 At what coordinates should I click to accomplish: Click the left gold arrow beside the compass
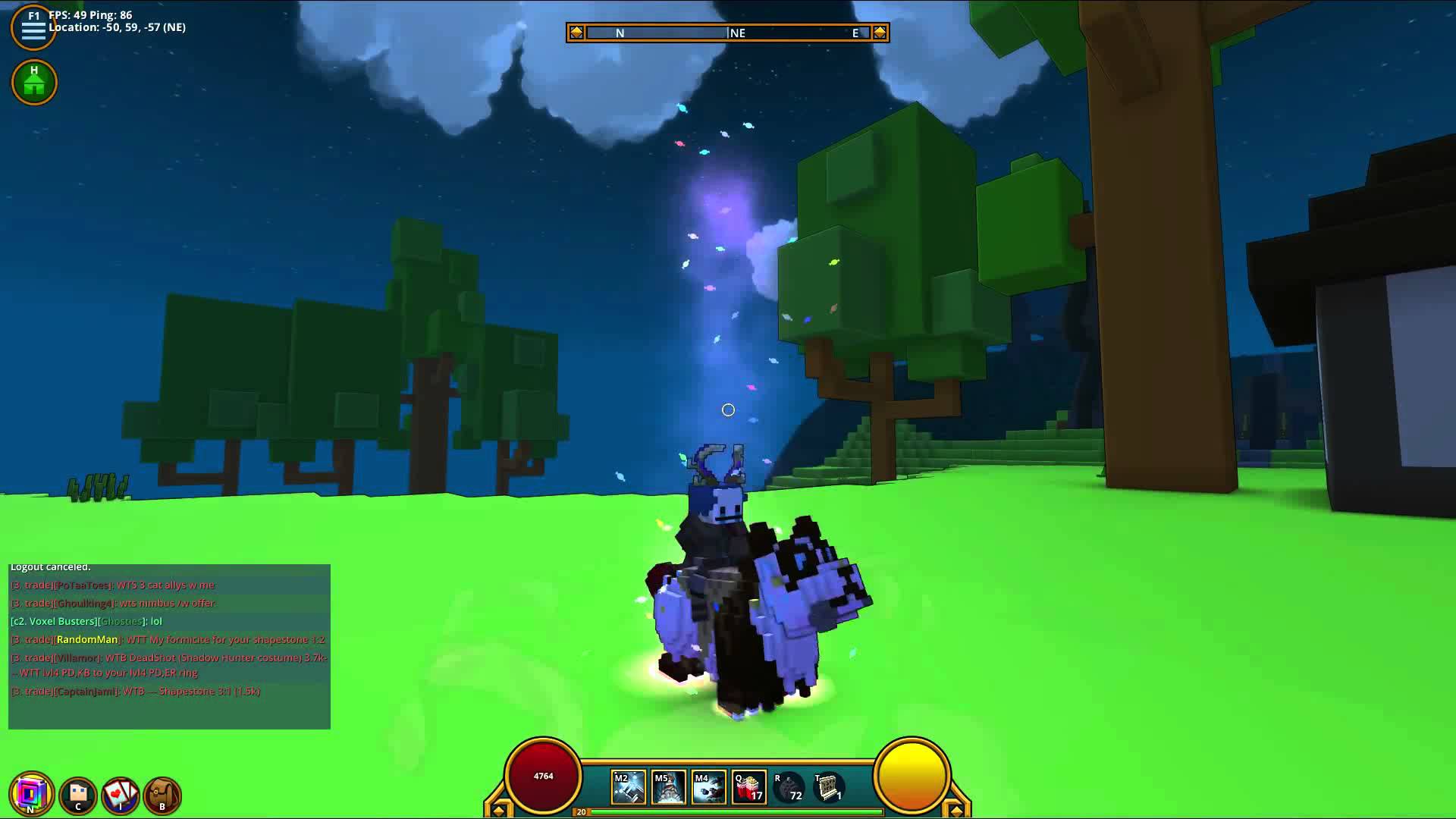pyautogui.click(x=578, y=33)
